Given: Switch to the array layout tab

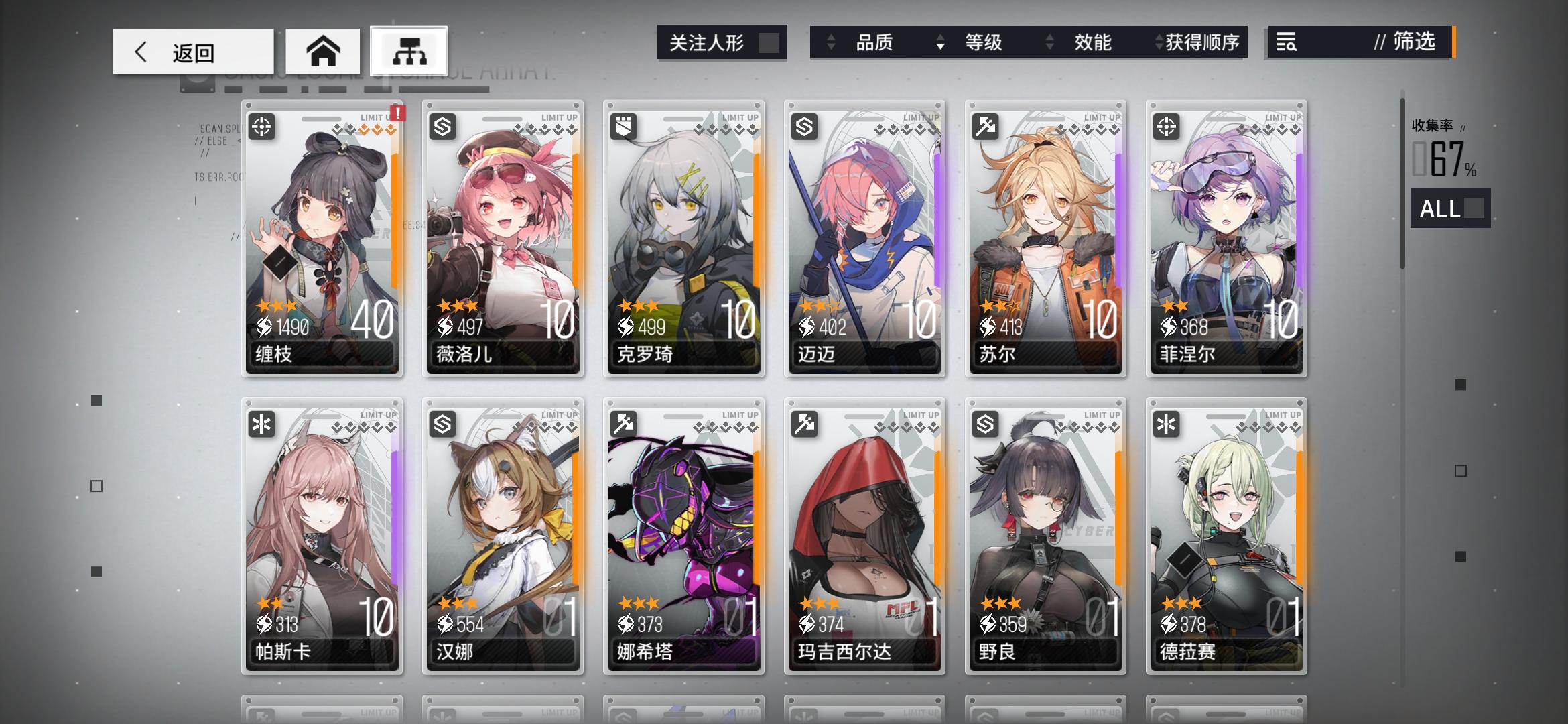Looking at the screenshot, I should pos(409,50).
